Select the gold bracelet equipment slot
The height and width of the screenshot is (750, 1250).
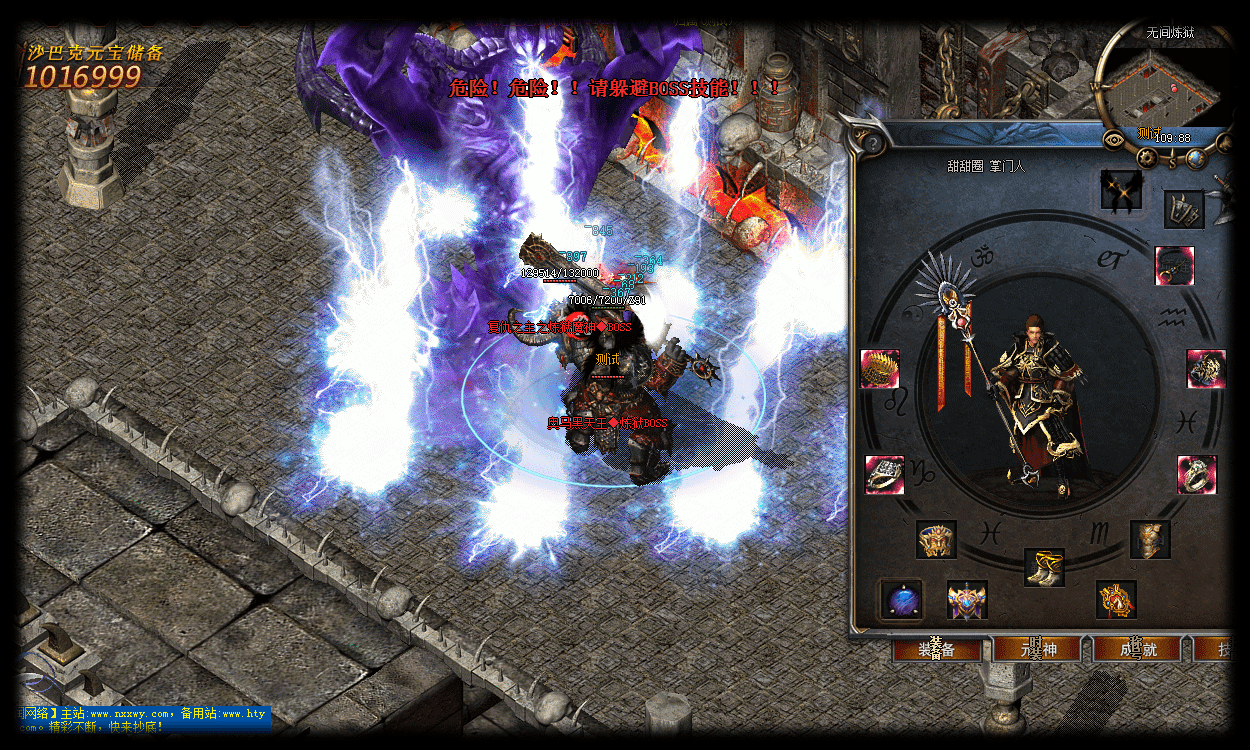tap(880, 369)
